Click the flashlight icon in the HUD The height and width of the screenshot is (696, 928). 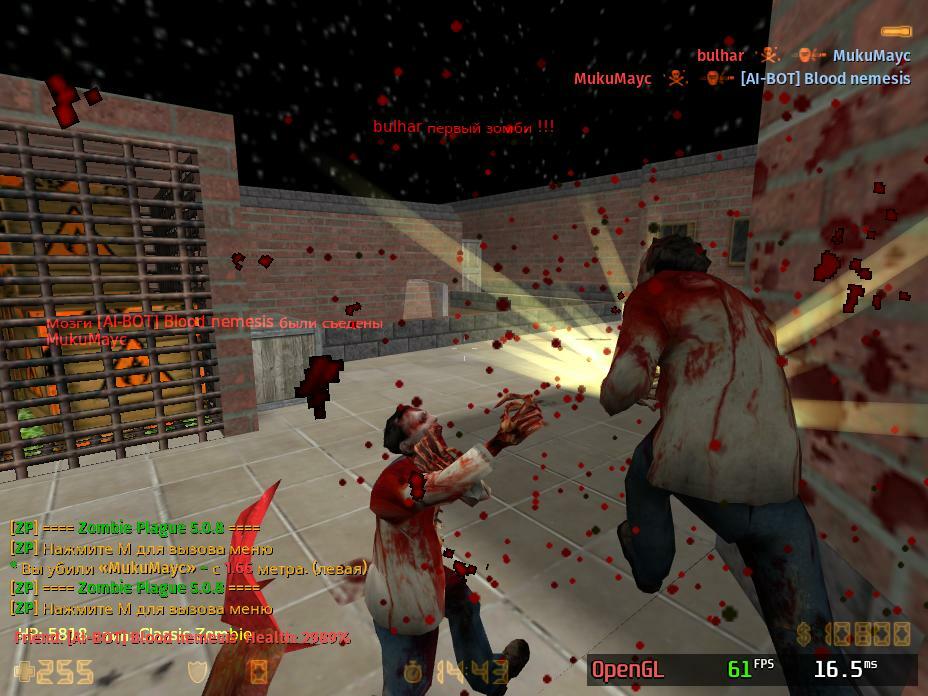tap(895, 32)
